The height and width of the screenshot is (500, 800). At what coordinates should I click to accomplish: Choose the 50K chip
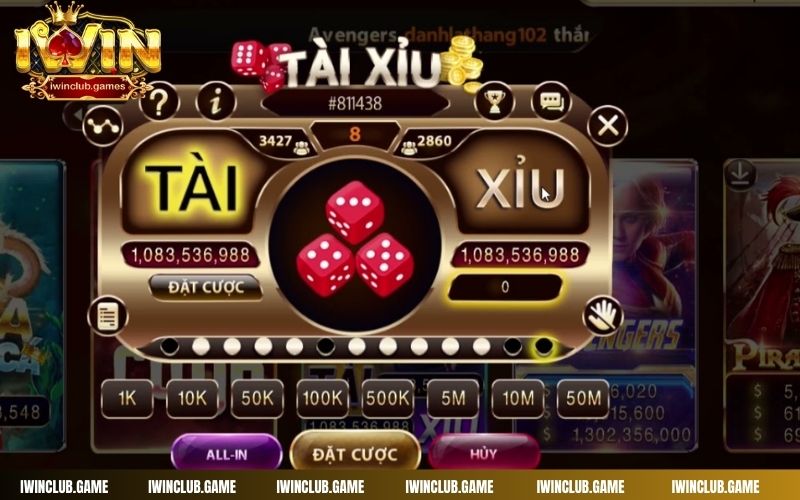(257, 398)
